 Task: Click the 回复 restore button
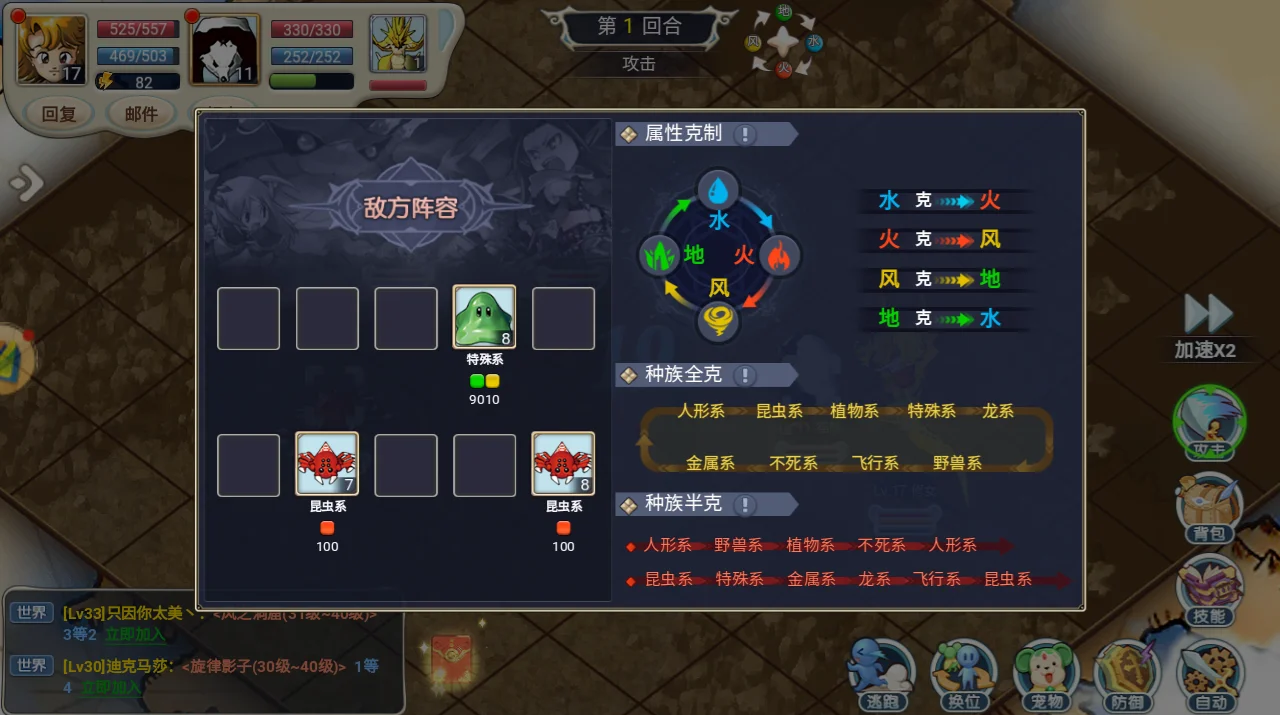click(59, 113)
